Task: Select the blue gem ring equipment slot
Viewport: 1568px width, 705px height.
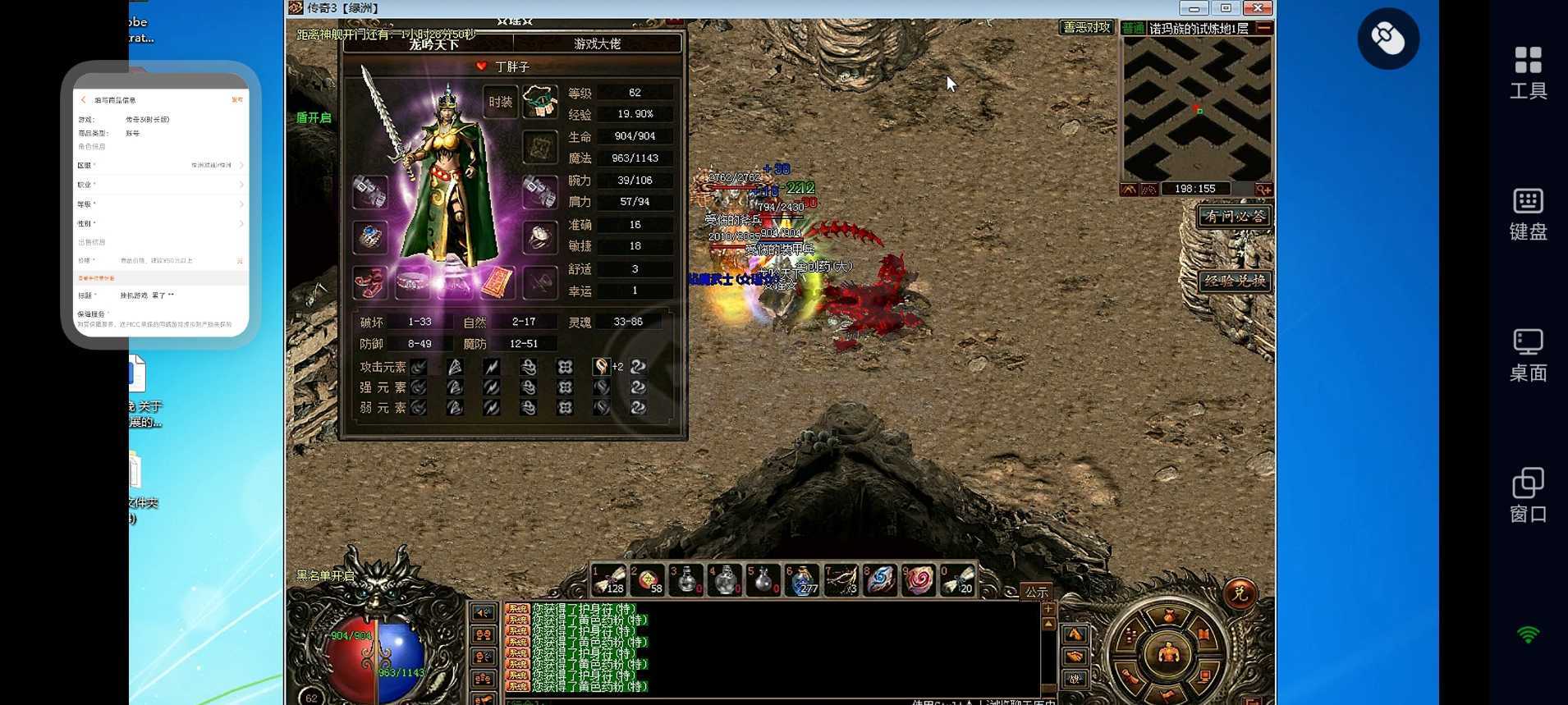Action: [370, 236]
